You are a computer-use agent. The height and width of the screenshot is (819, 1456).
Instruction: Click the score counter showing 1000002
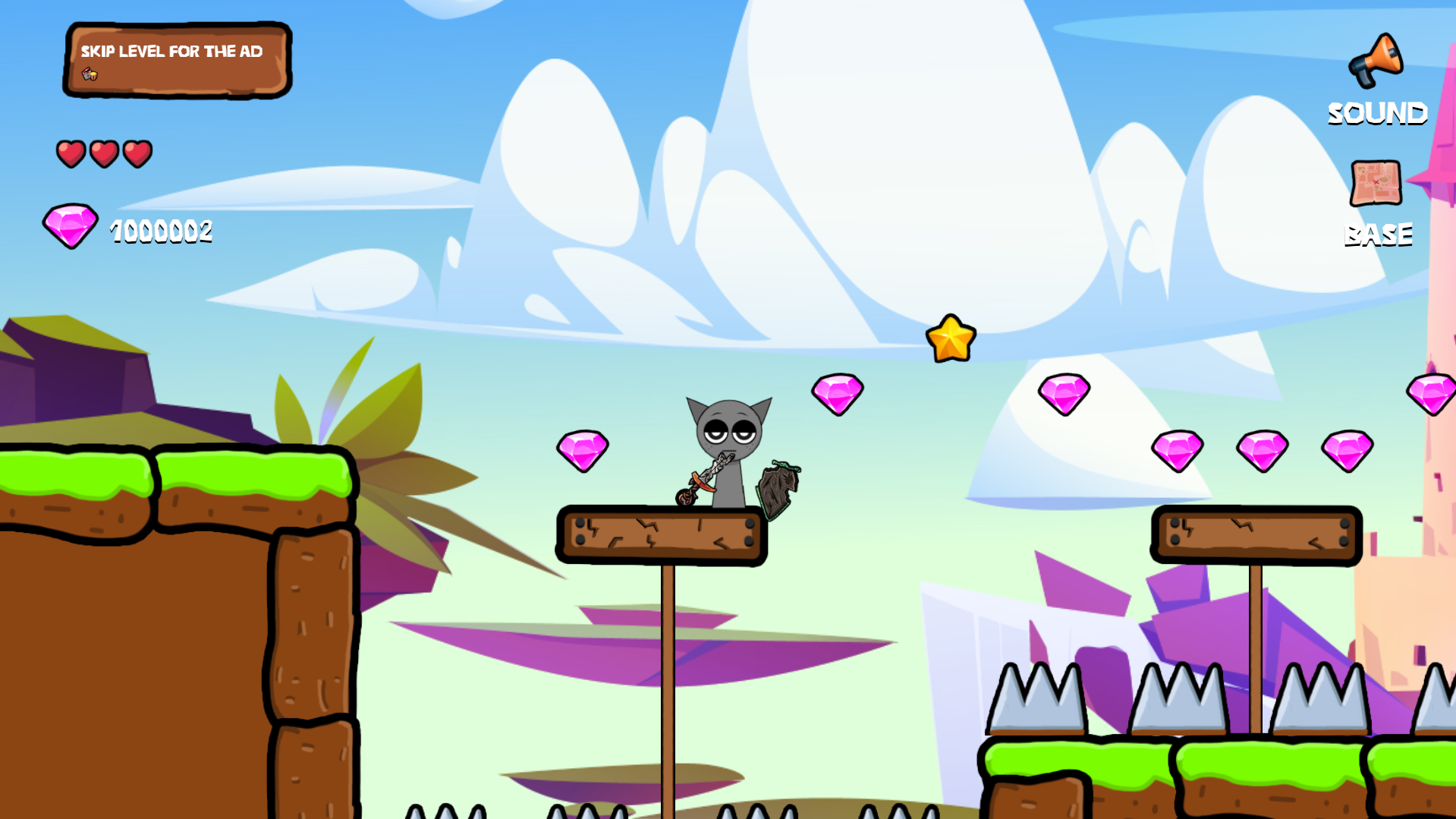click(160, 230)
